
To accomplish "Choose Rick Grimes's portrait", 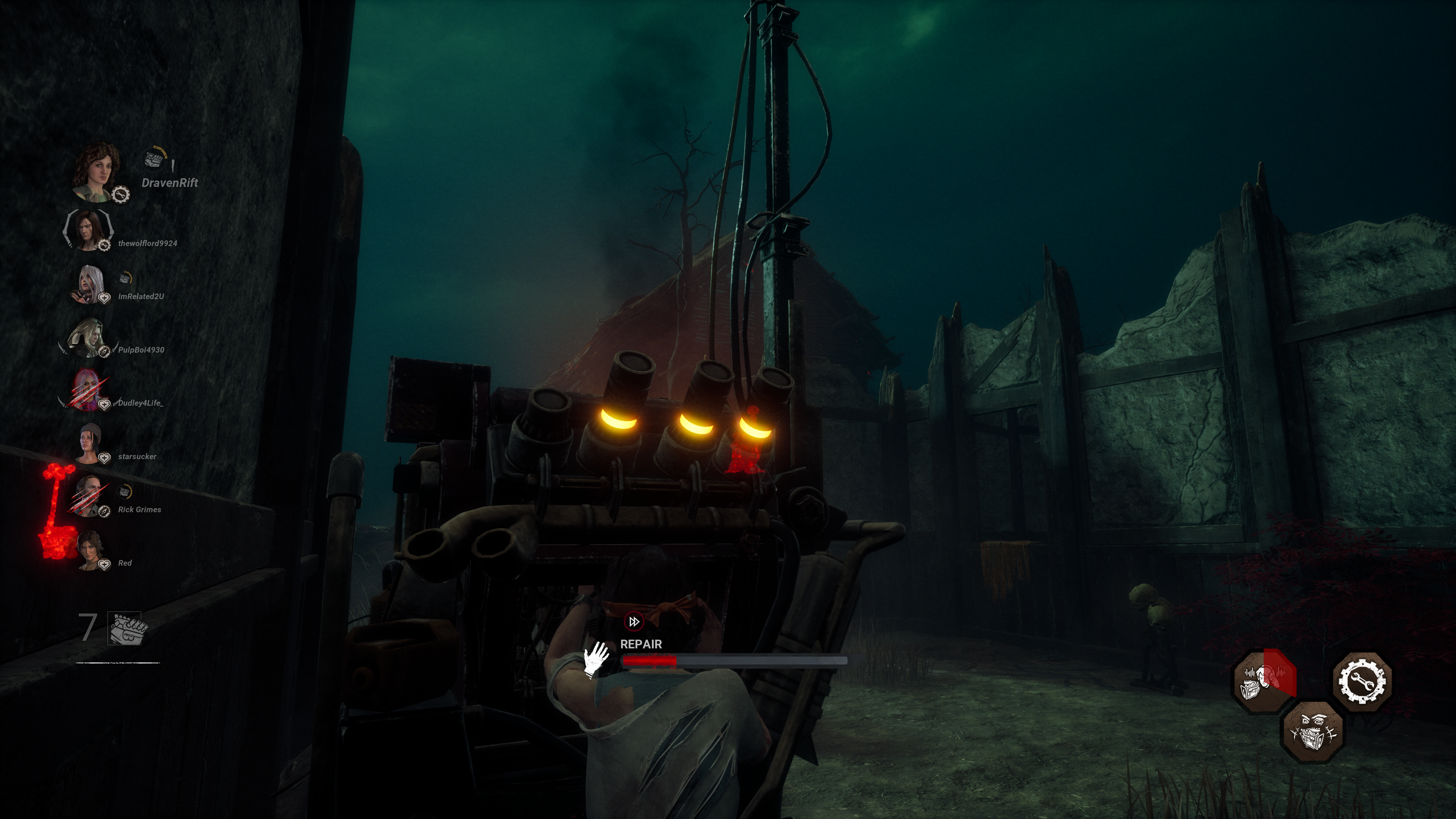I will click(x=89, y=496).
